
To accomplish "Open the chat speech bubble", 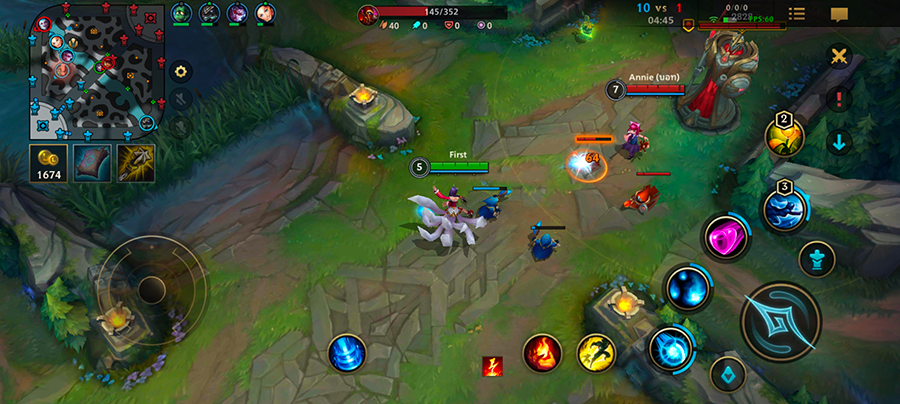I will 839,14.
